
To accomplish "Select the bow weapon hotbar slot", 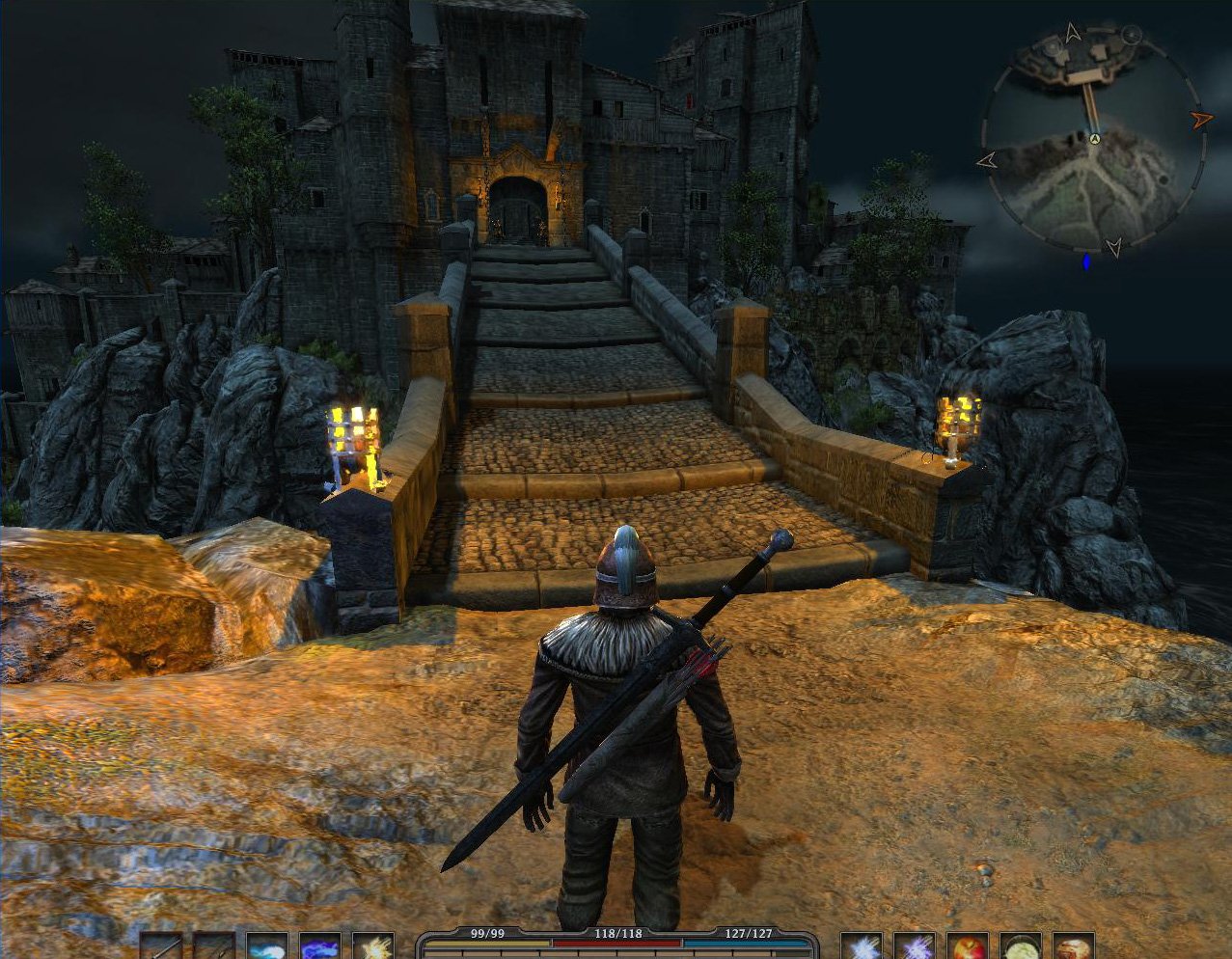I will 214,946.
